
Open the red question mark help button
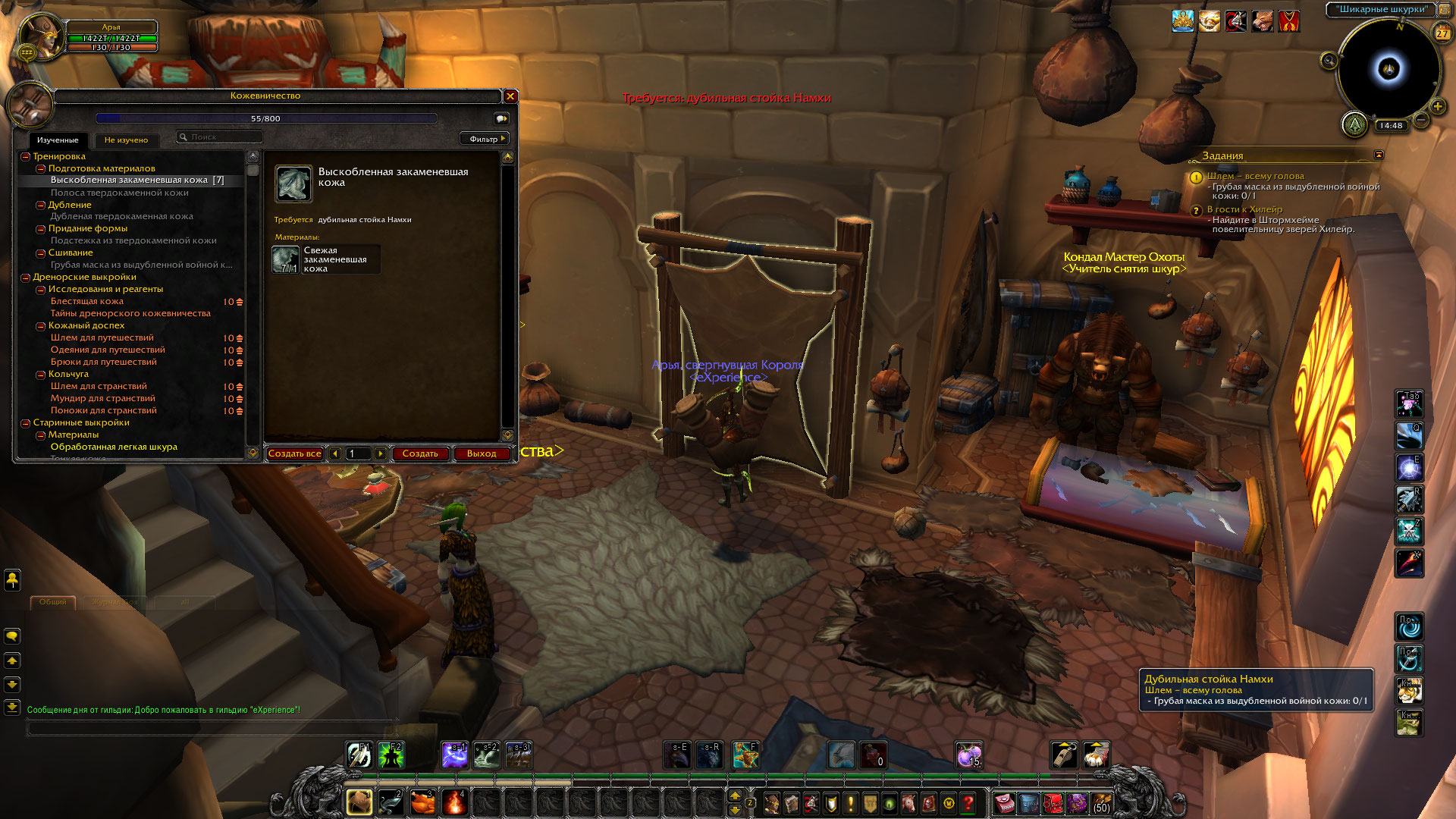968,803
